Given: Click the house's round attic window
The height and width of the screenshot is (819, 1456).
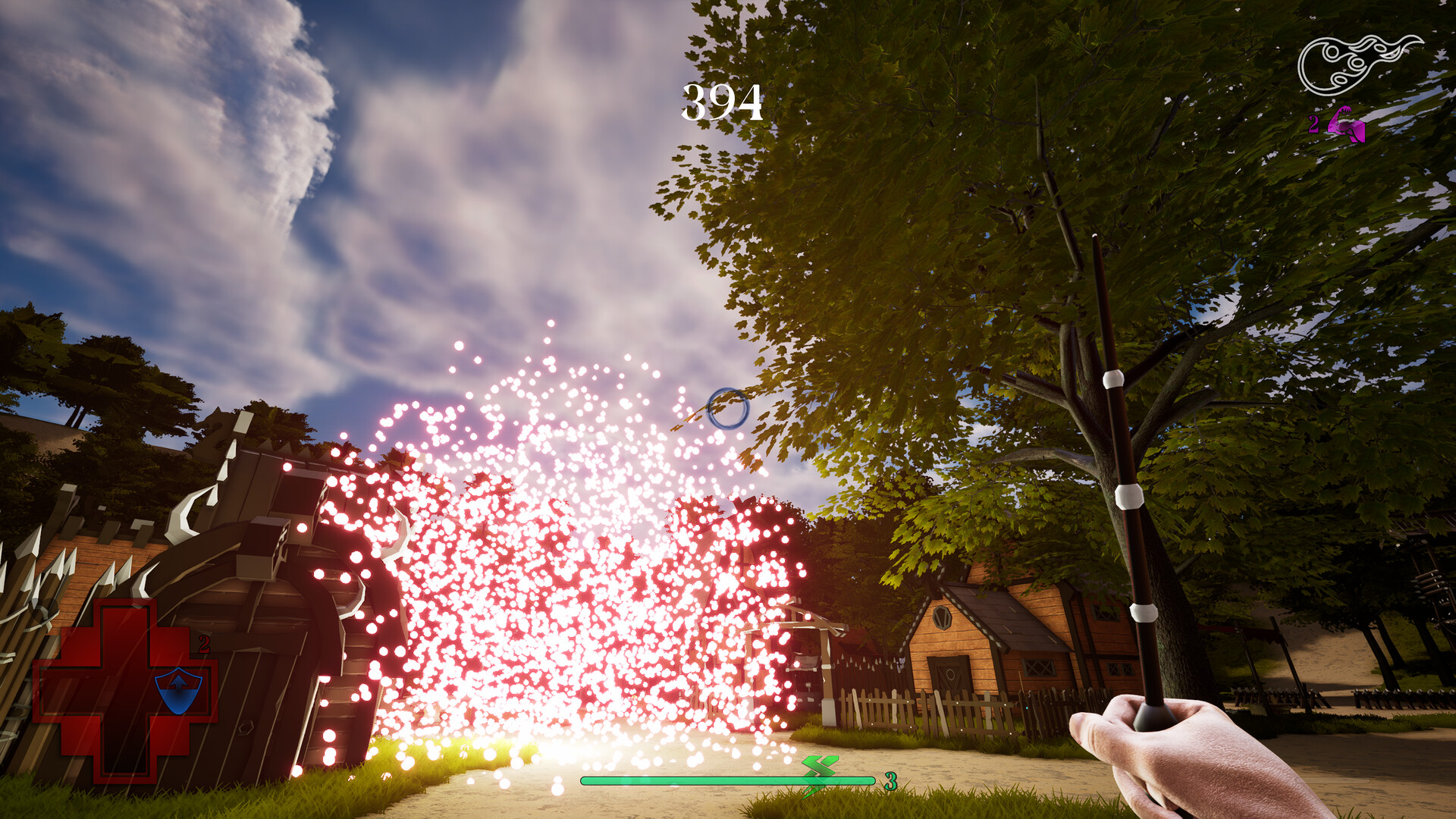Looking at the screenshot, I should pyautogui.click(x=942, y=618).
